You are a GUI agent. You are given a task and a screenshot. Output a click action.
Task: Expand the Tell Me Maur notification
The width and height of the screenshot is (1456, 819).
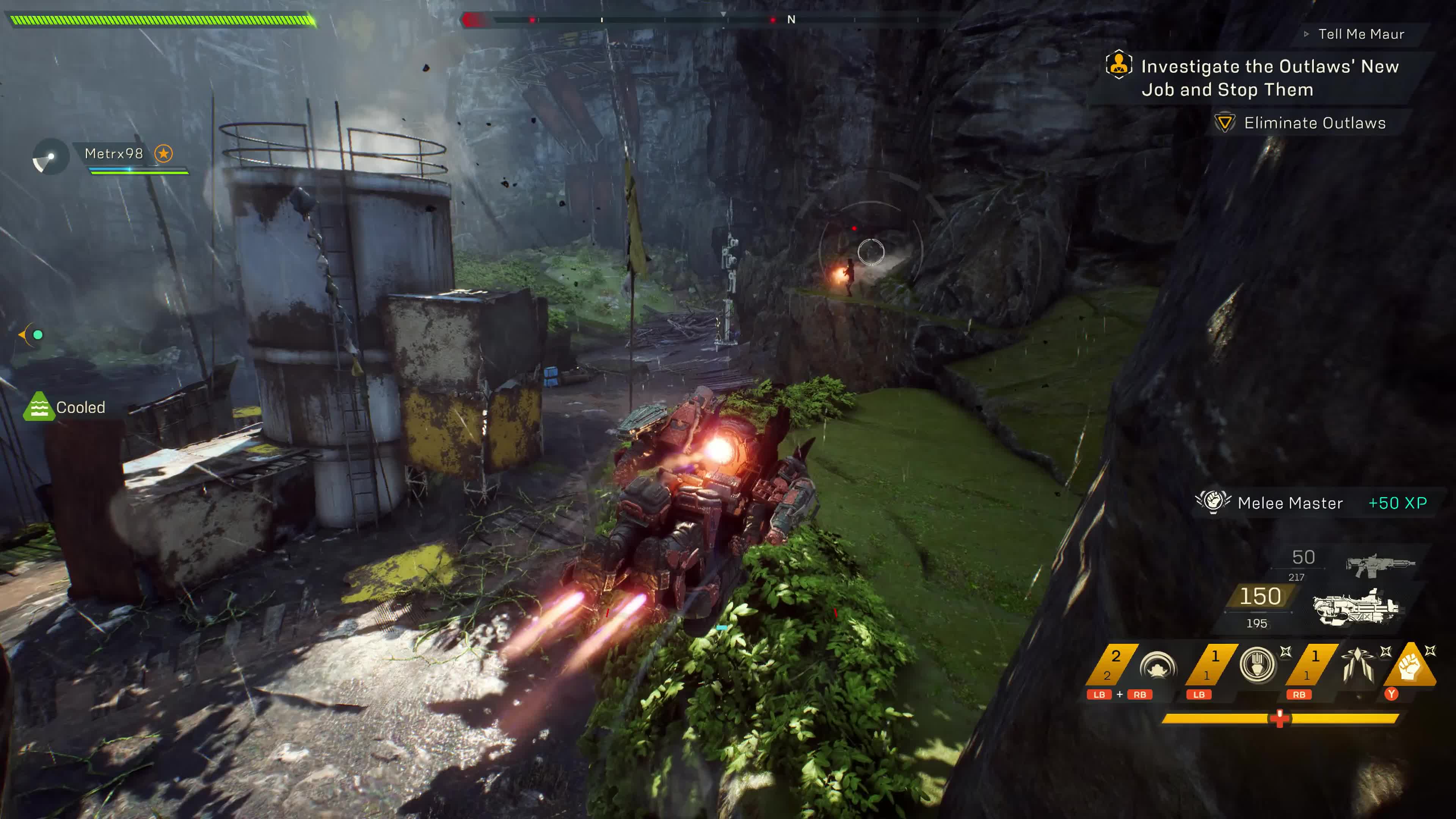[x=1360, y=35]
